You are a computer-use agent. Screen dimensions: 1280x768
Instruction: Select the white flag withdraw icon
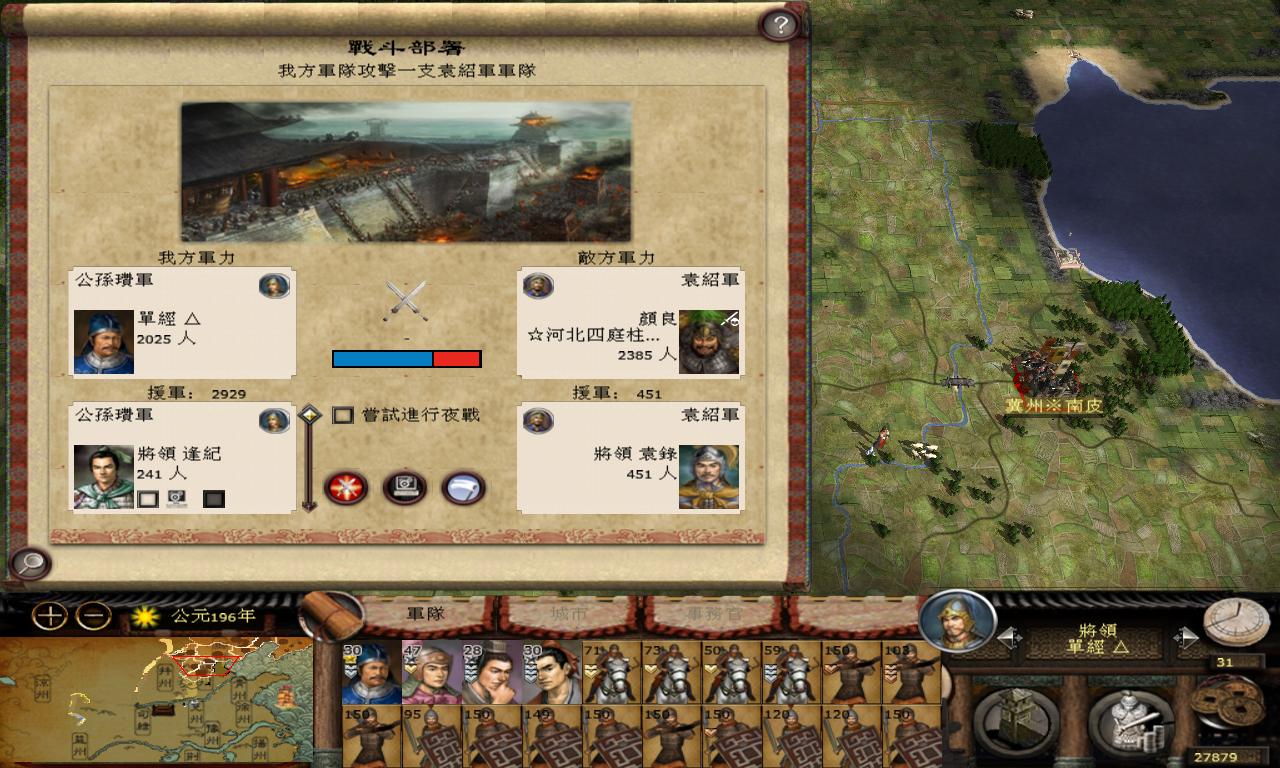coord(464,489)
